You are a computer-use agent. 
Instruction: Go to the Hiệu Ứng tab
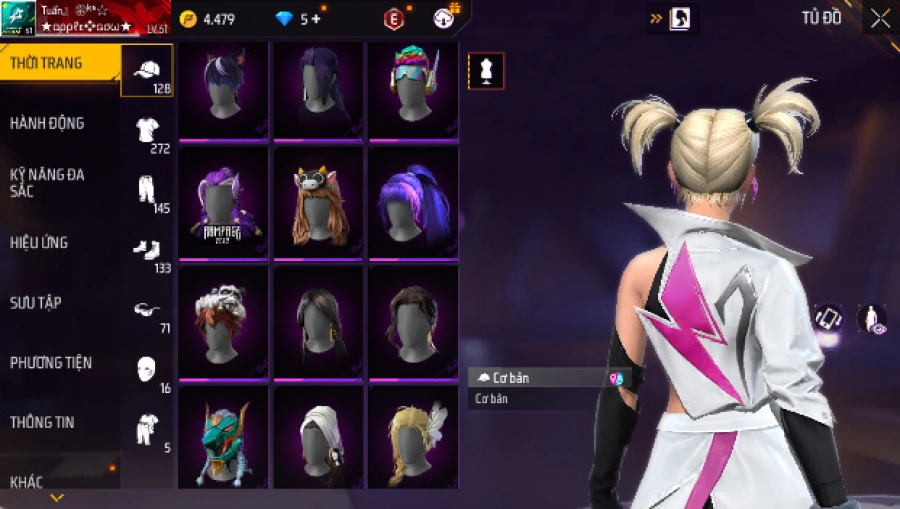tap(39, 242)
